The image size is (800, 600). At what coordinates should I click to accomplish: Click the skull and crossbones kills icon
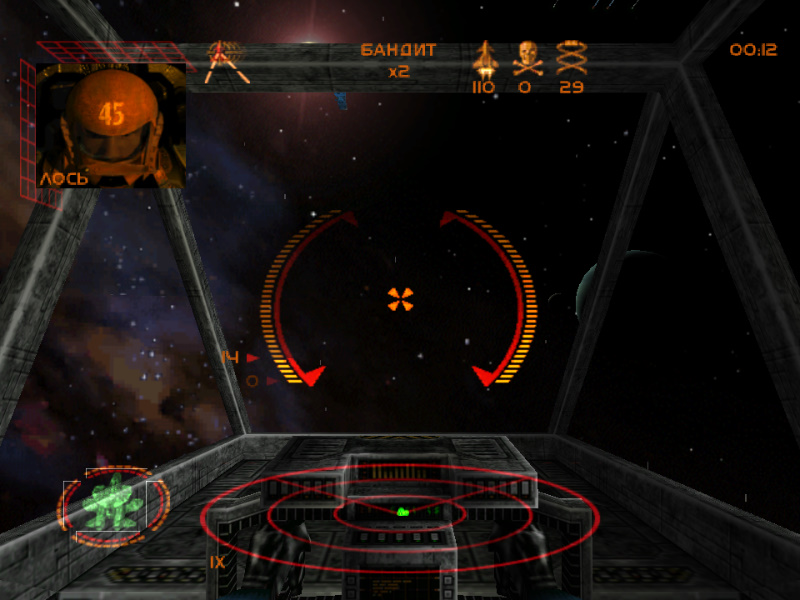coord(527,58)
